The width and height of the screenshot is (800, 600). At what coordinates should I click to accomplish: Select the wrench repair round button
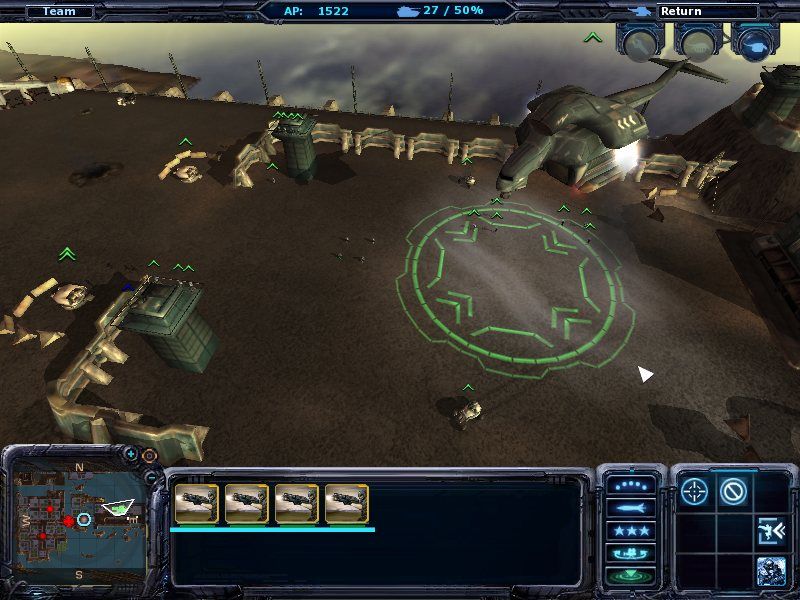(639, 41)
